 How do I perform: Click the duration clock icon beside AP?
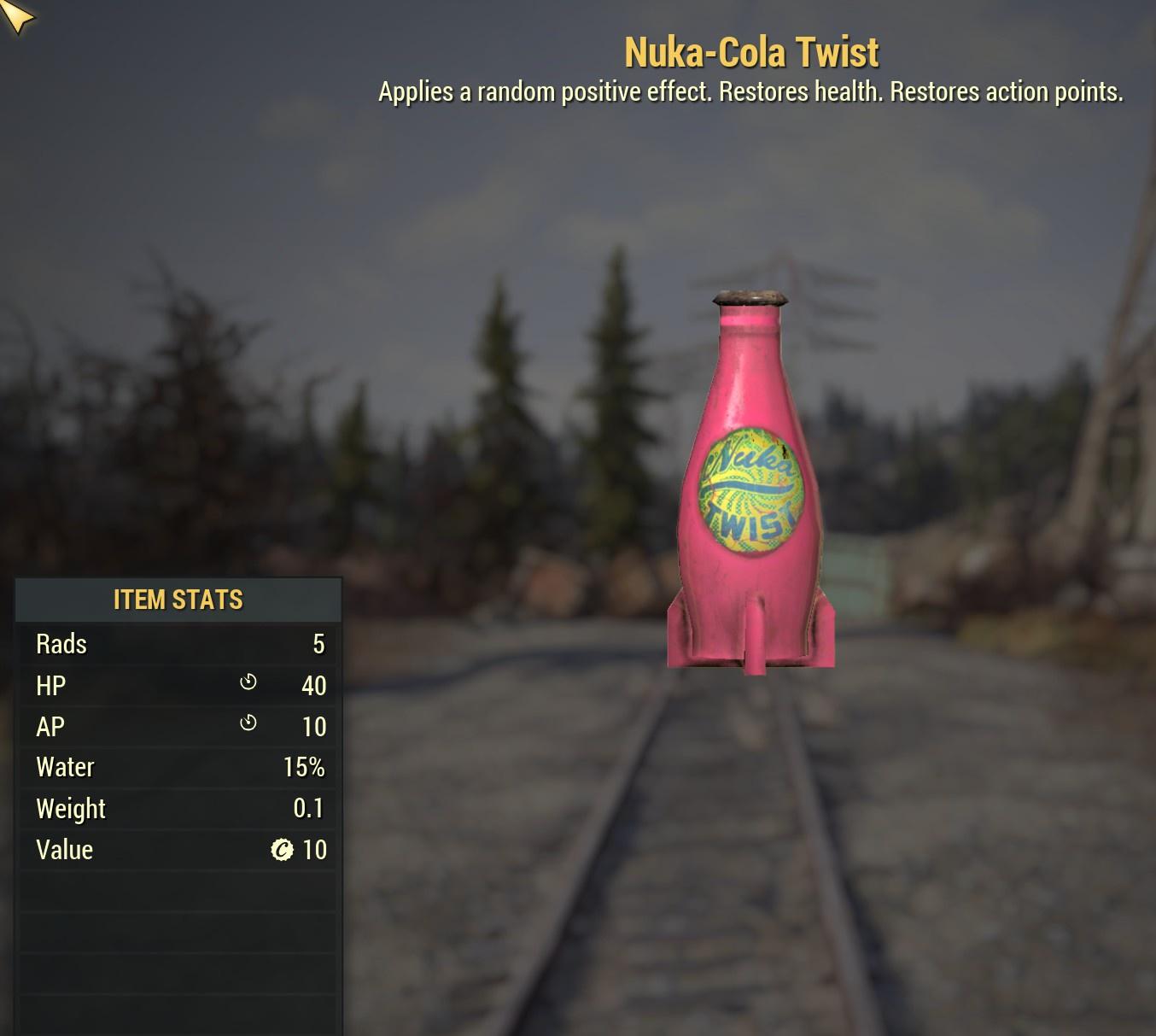[x=248, y=723]
